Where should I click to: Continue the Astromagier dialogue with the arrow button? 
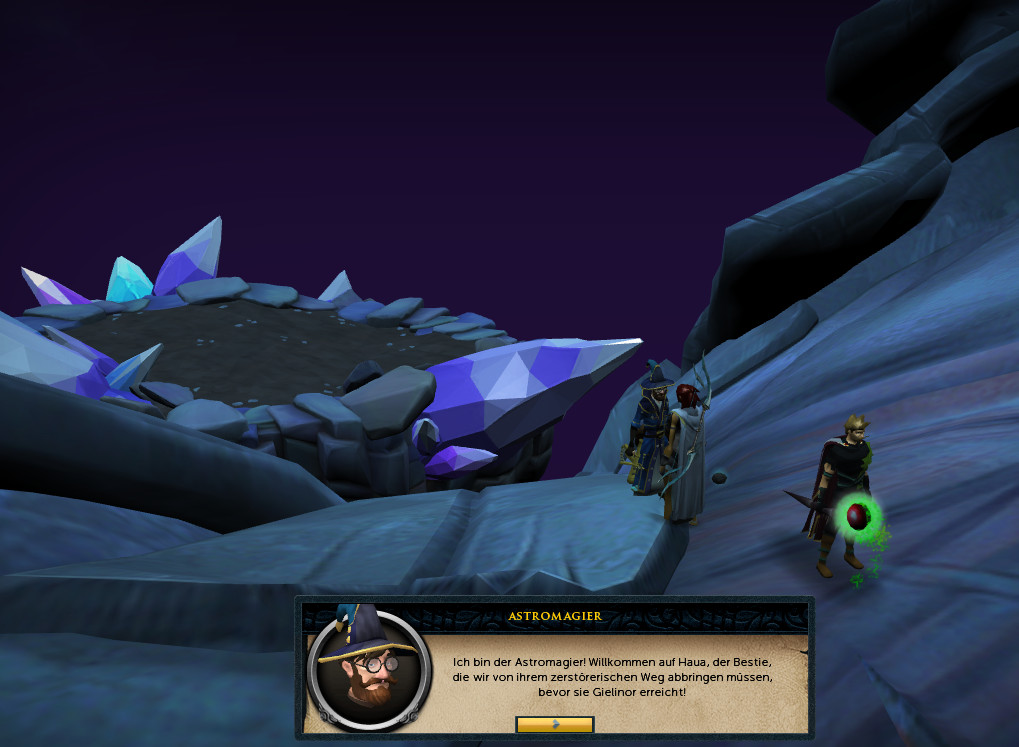coord(555,724)
